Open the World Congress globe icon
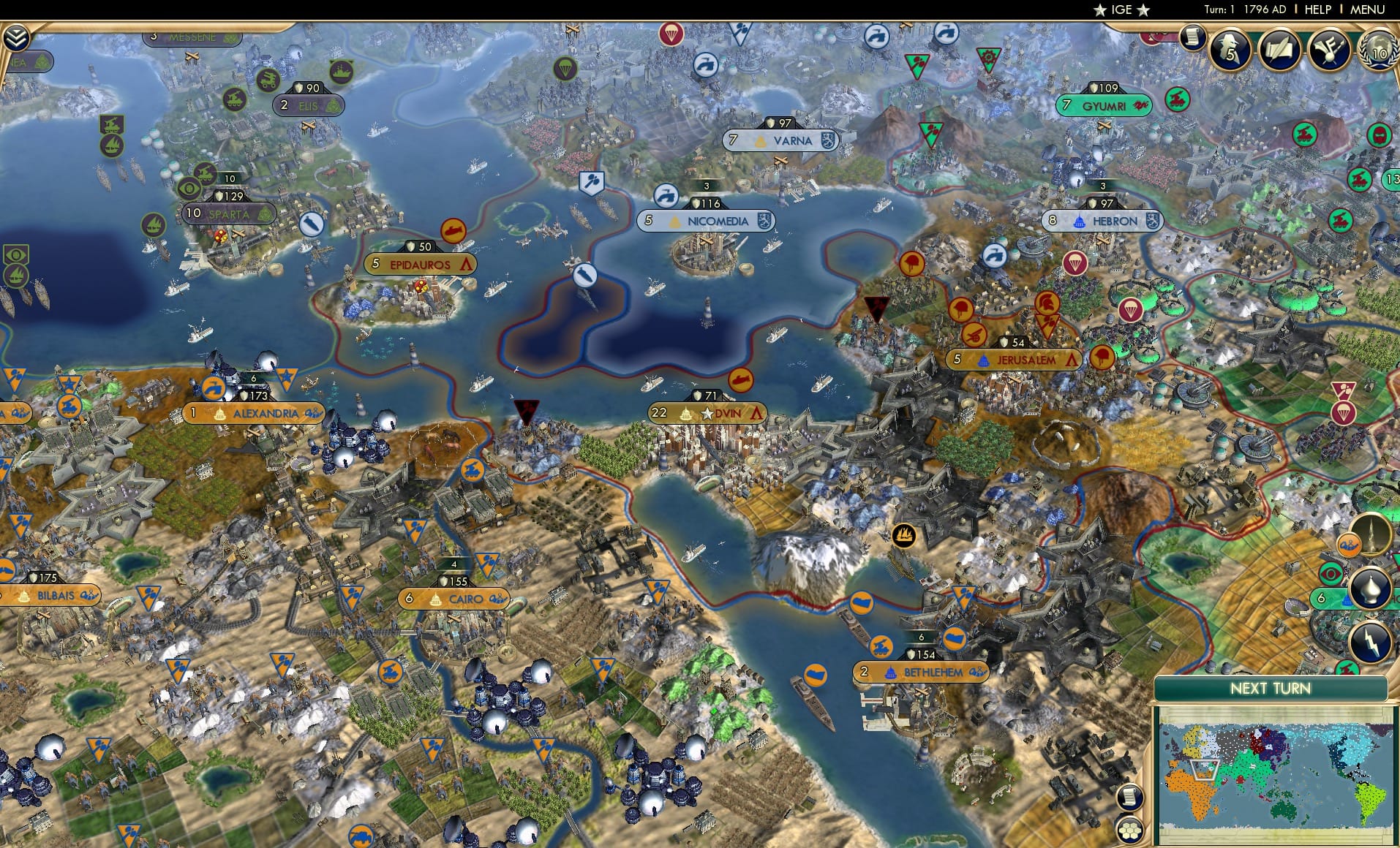 coord(1378,53)
